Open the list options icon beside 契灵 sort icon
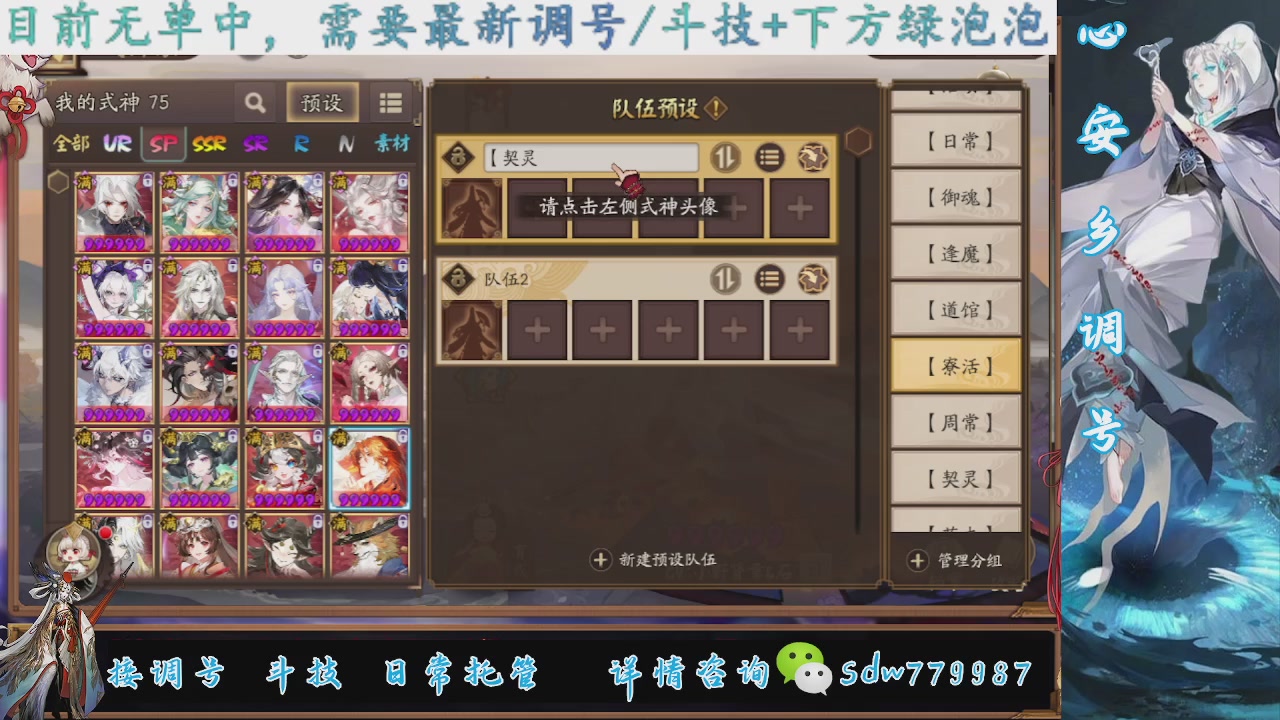This screenshot has height=720, width=1280. pos(768,157)
